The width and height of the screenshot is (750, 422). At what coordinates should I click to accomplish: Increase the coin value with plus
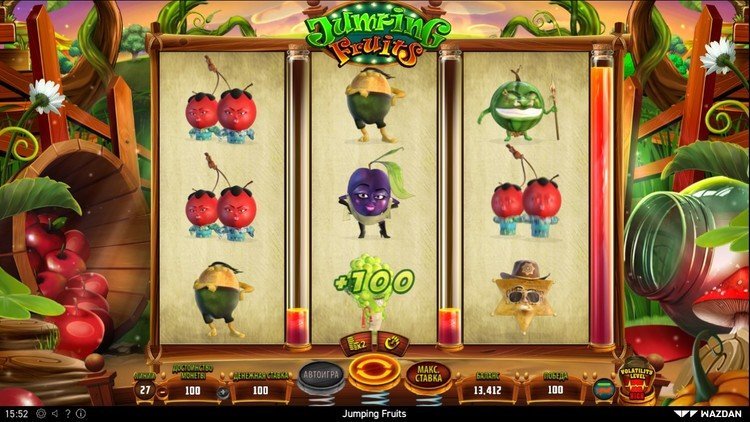click(222, 392)
